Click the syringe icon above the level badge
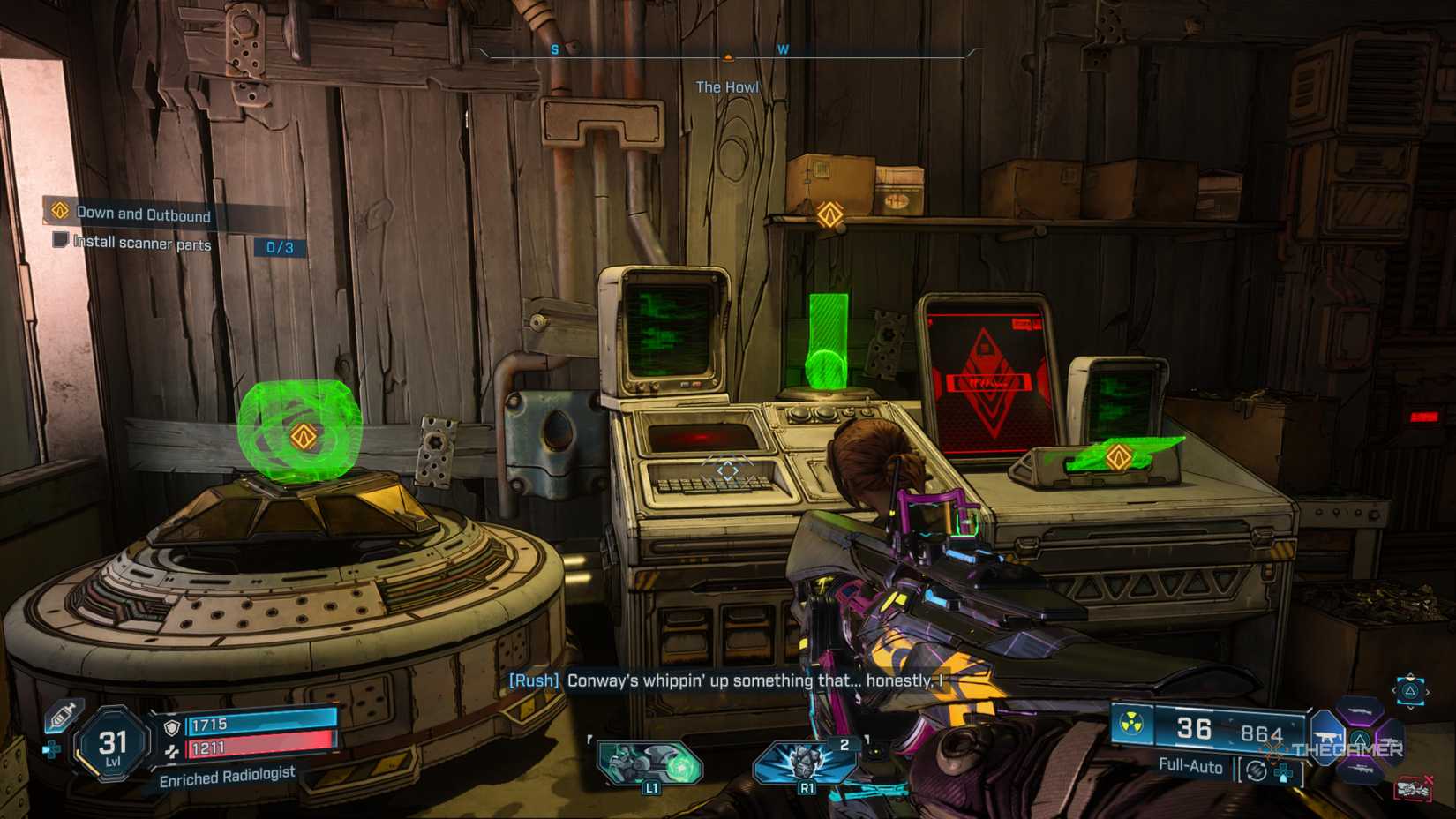Screen dimensions: 1456x819 [60, 715]
